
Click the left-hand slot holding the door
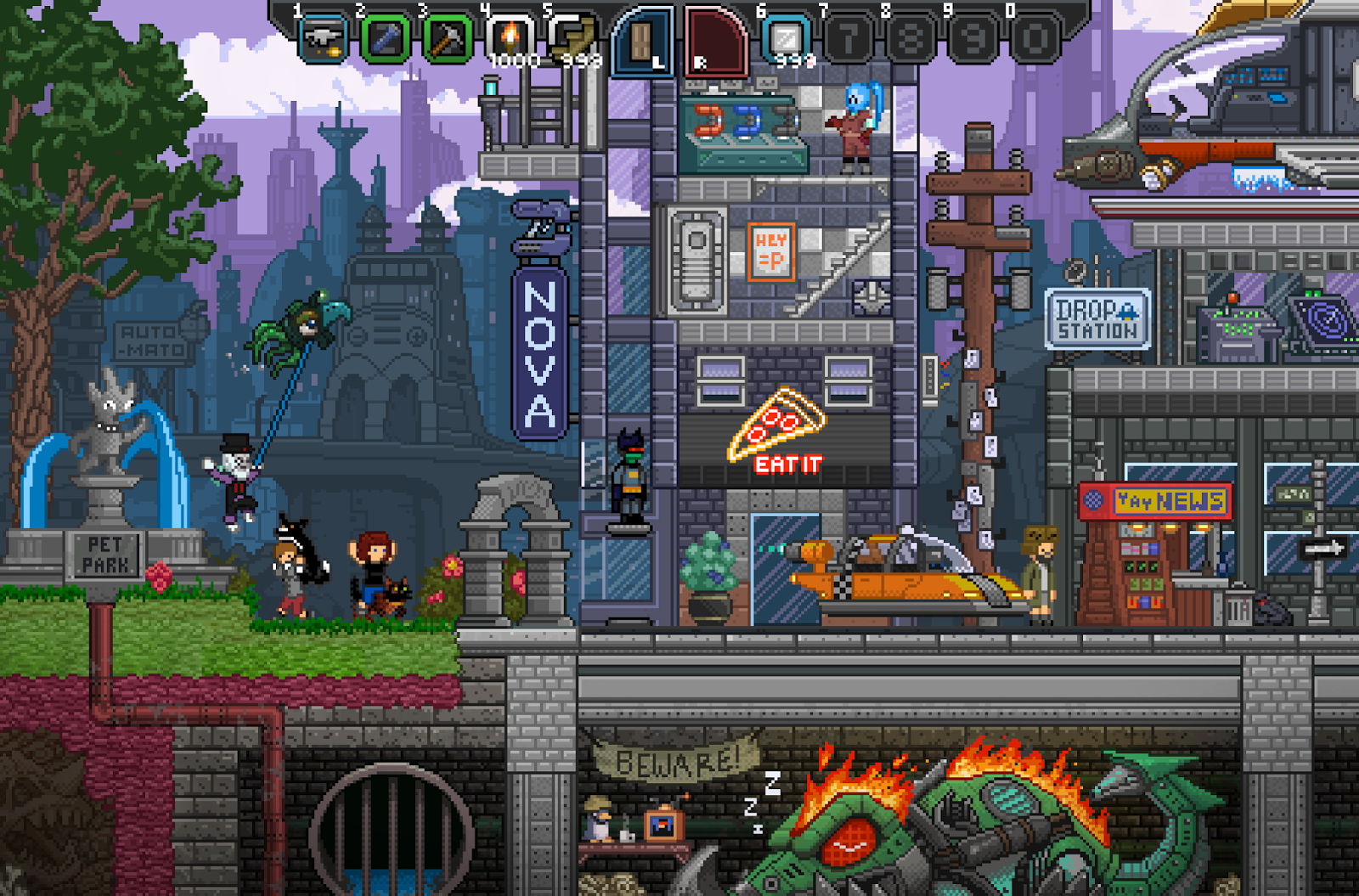click(x=643, y=41)
